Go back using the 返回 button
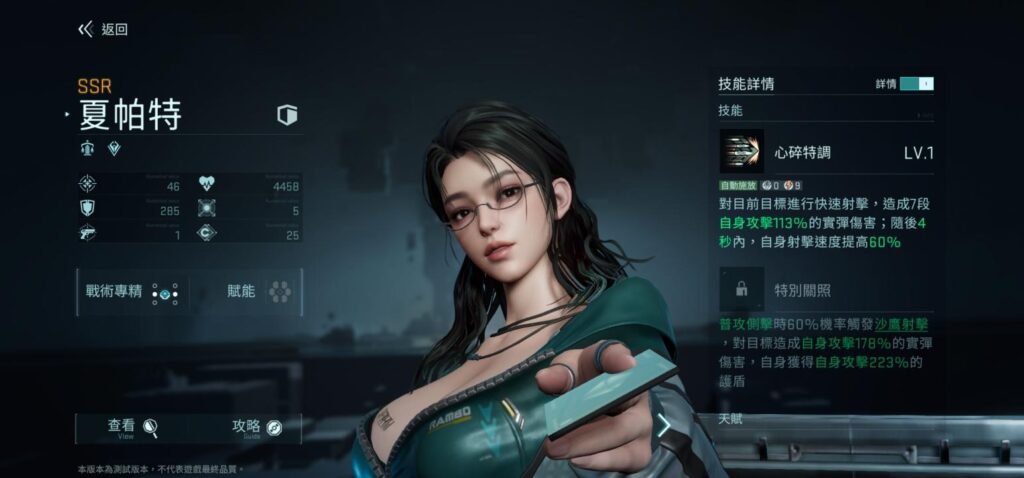The height and width of the screenshot is (478, 1024). point(103,30)
